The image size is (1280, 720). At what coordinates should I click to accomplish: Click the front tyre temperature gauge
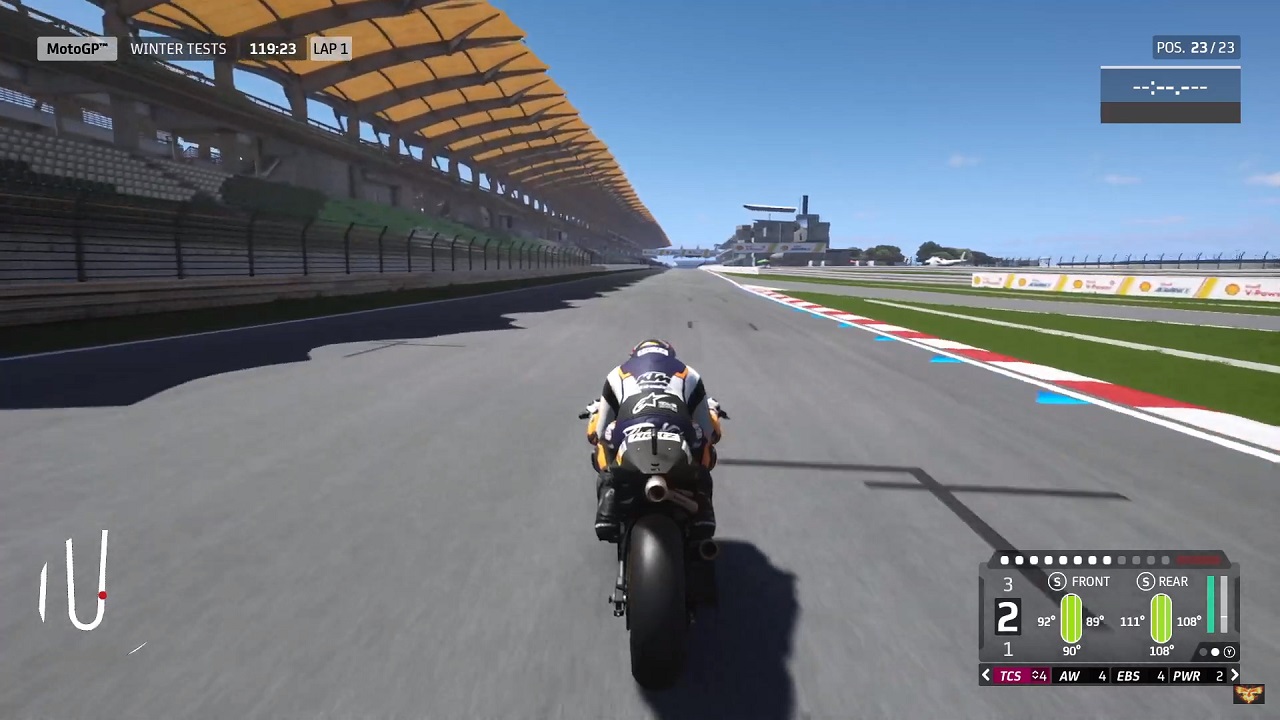coord(1071,617)
